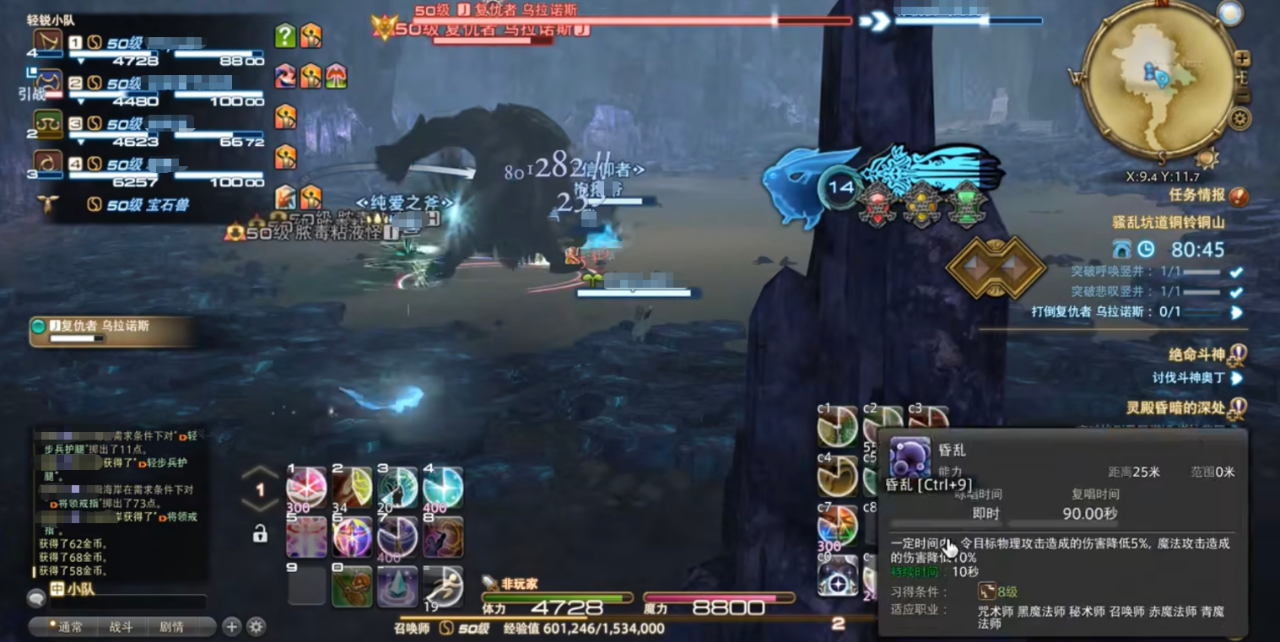This screenshot has height=642, width=1280.
Task: Open the minimap
Action: [1159, 78]
